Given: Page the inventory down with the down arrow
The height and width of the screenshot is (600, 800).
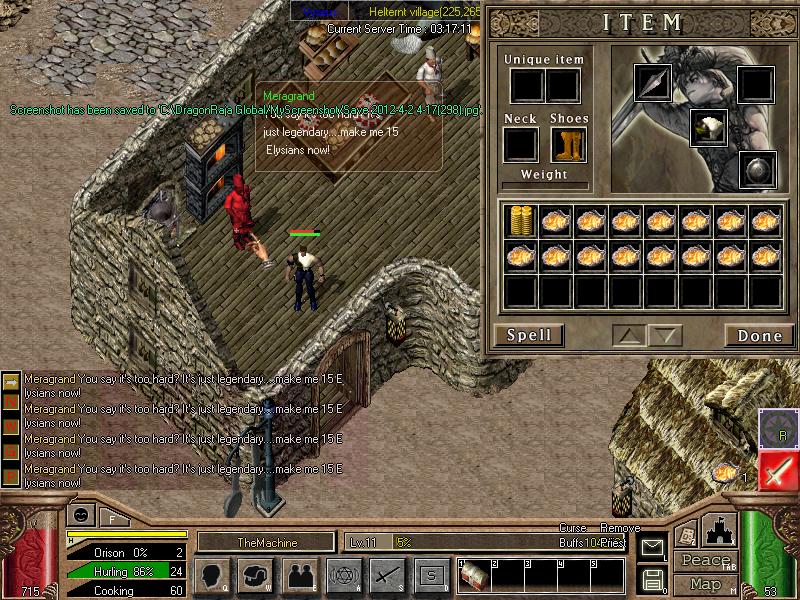Looking at the screenshot, I should [x=664, y=336].
